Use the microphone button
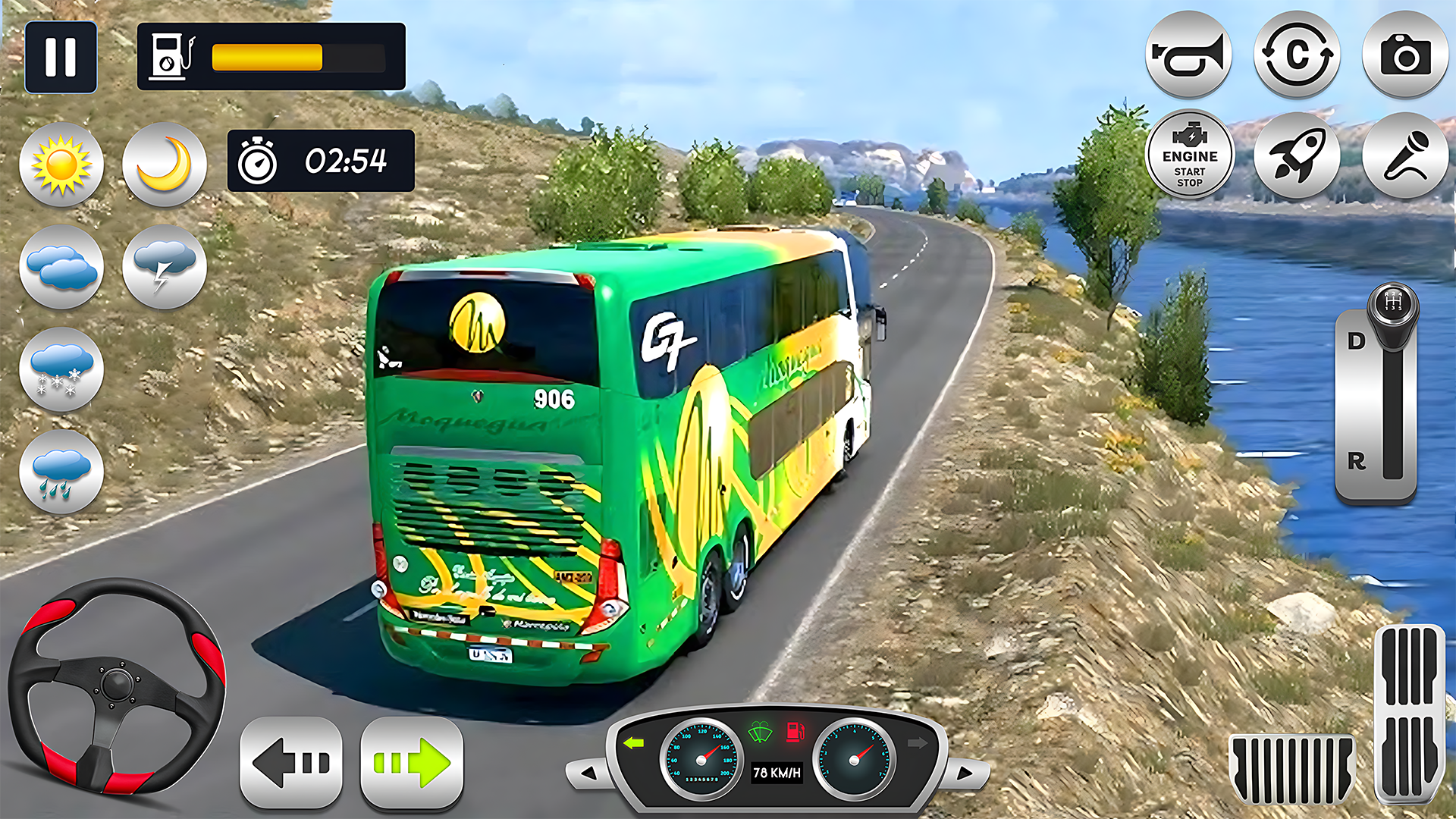 point(1405,156)
